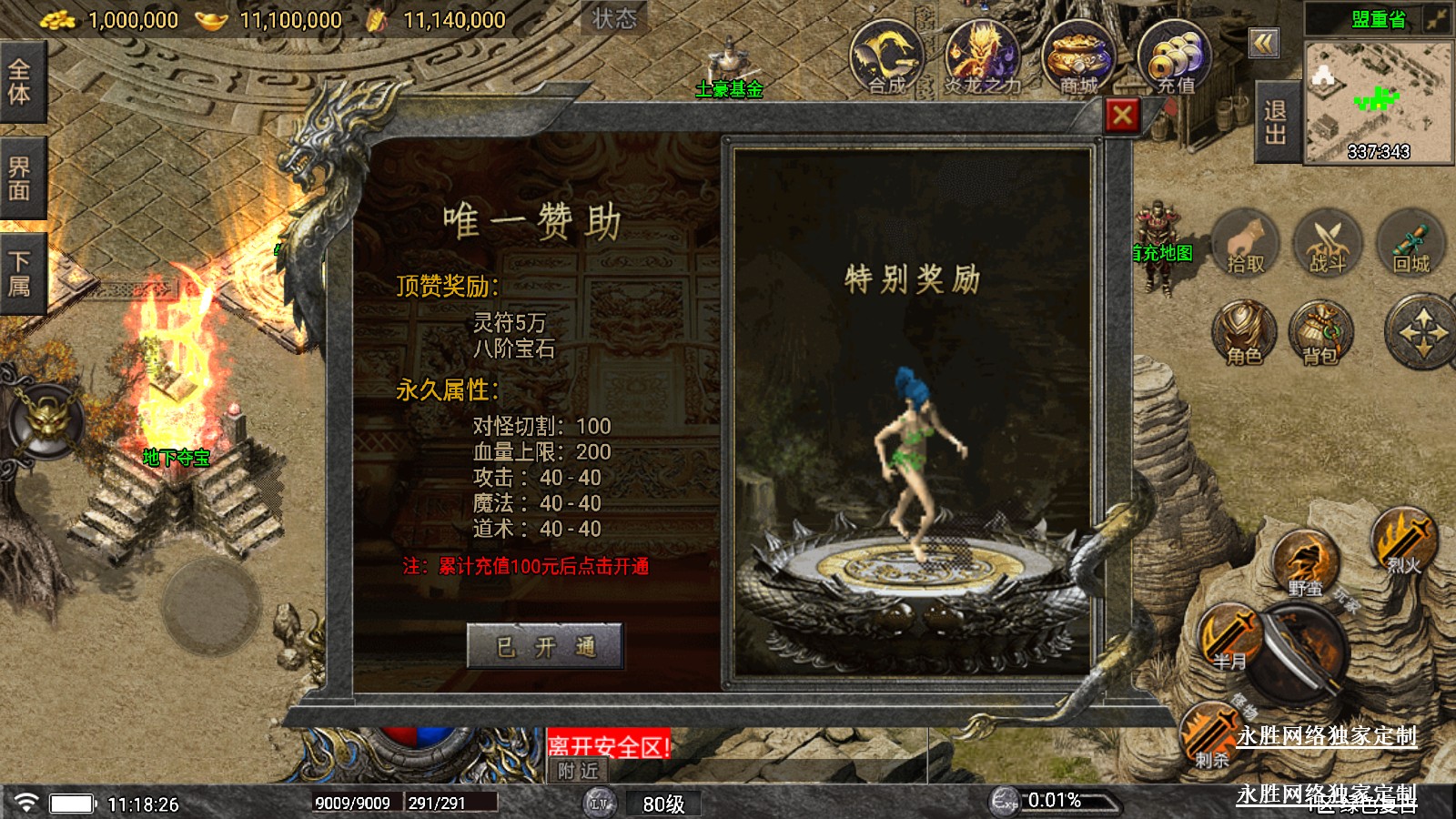The height and width of the screenshot is (819, 1456).
Task: Use the 拾取 pickup button
Action: tap(1246, 243)
